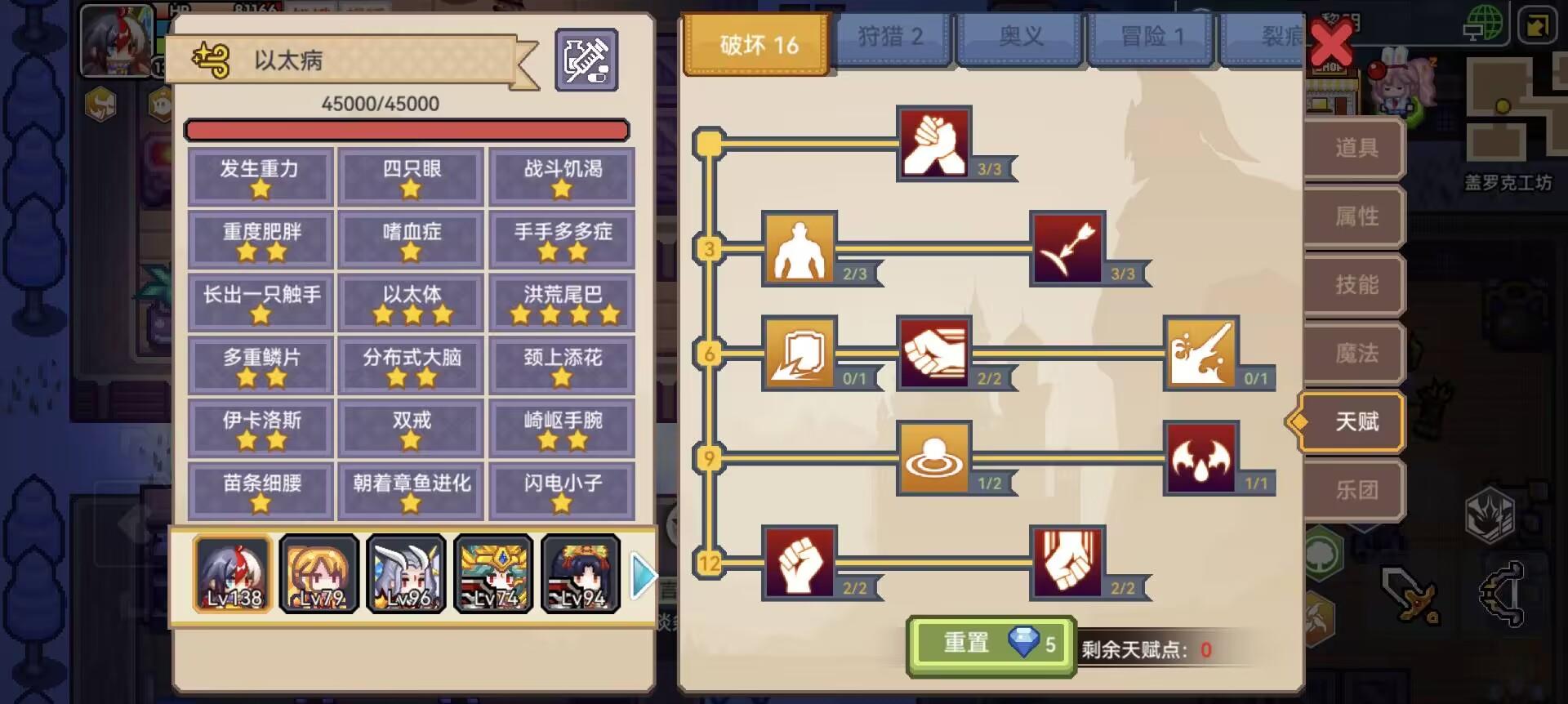Toggle the 以太体 trait
This screenshot has width=1568, height=704.
[x=411, y=301]
